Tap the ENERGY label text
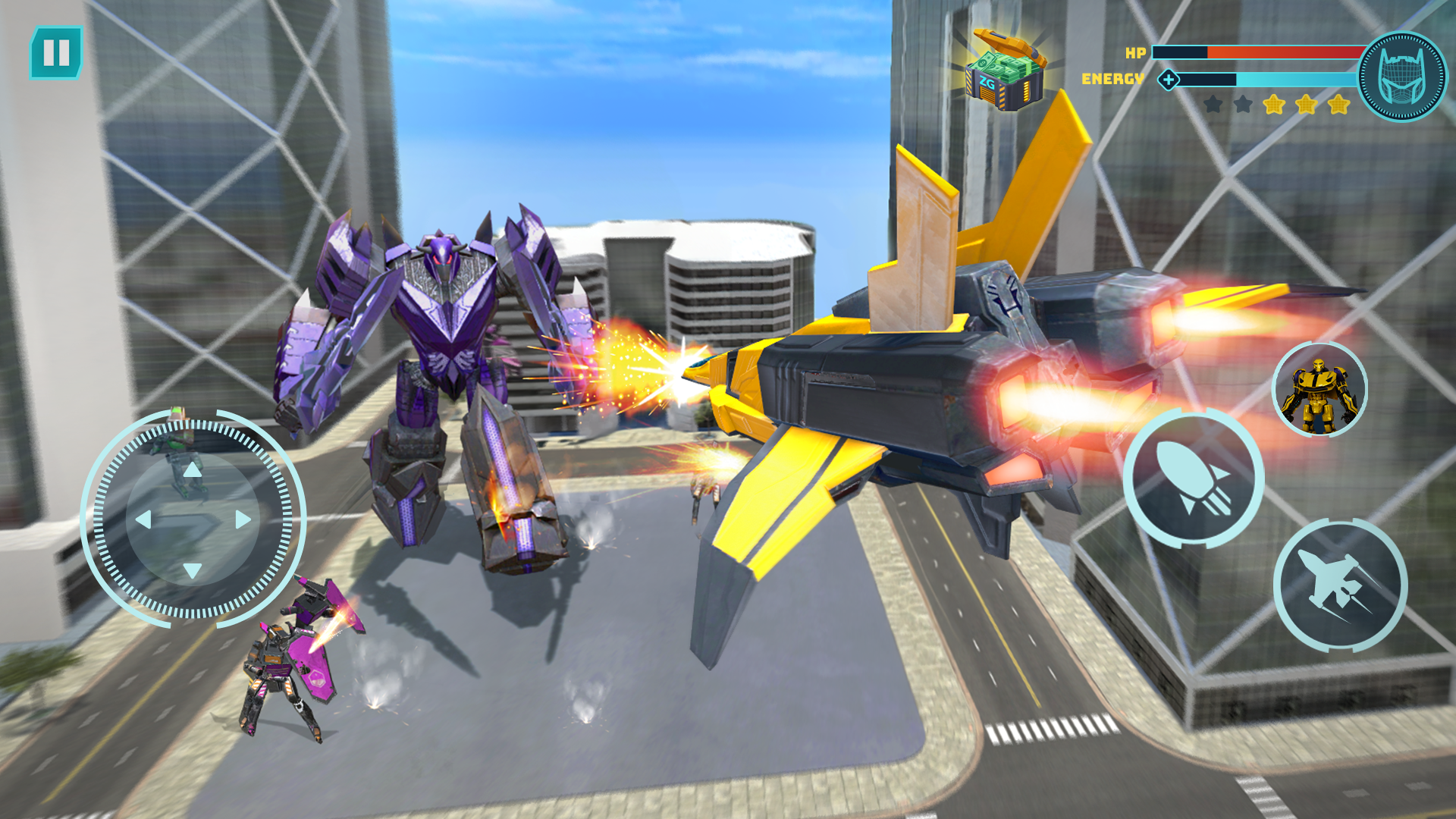The width and height of the screenshot is (1456, 819). click(1112, 78)
